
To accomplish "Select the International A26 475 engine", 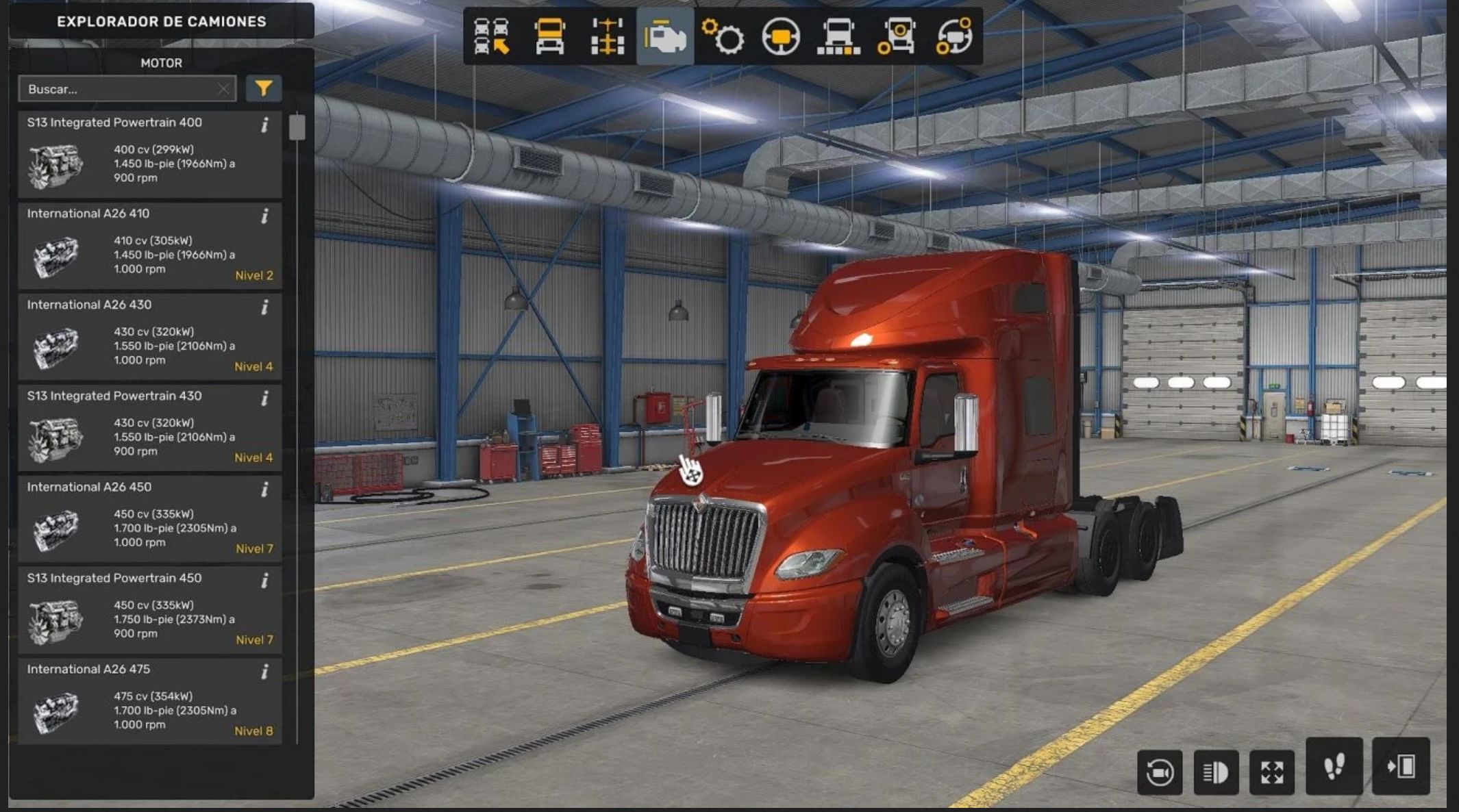I will coord(149,702).
